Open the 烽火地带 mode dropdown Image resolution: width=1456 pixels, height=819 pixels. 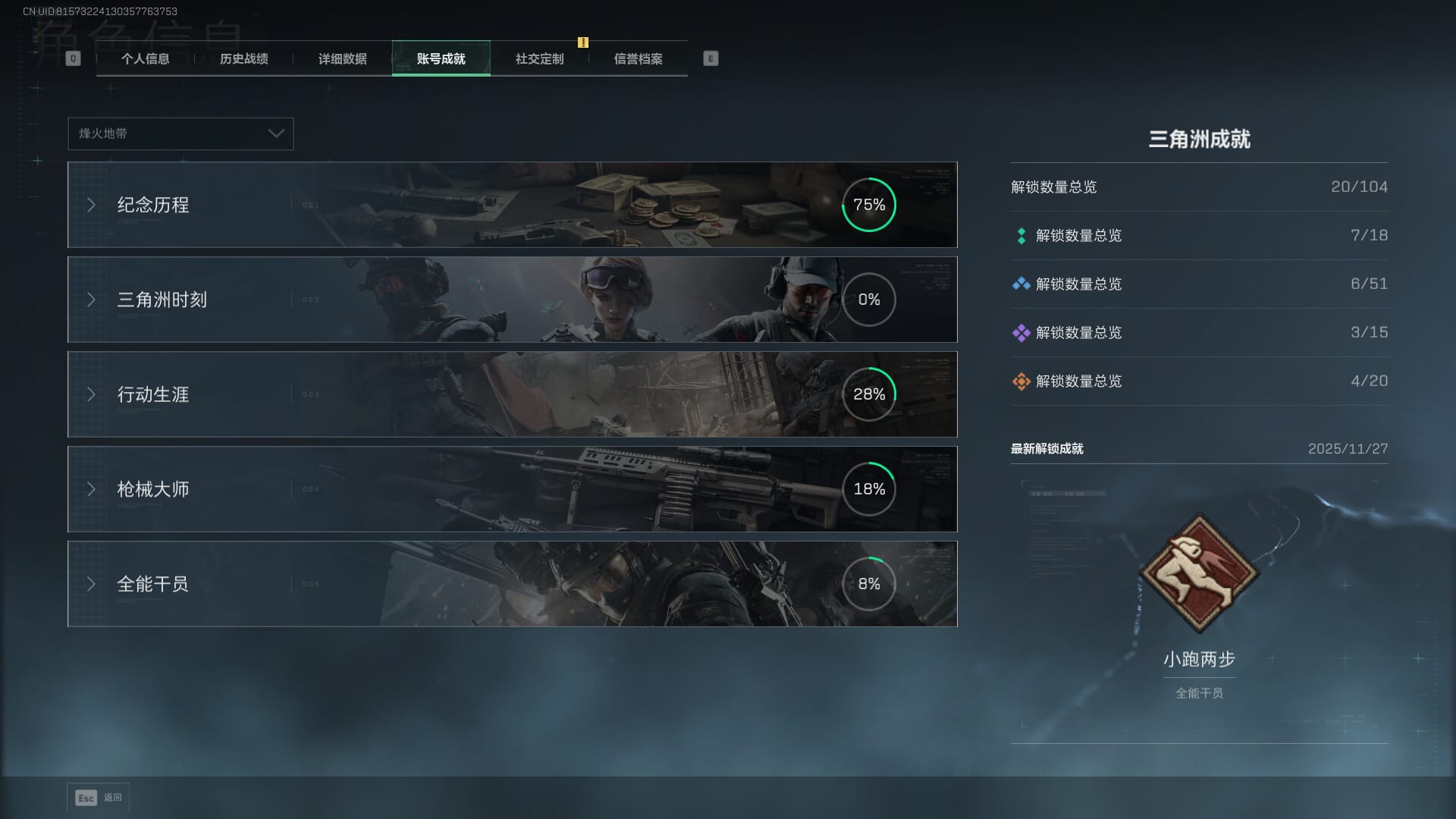(x=180, y=133)
